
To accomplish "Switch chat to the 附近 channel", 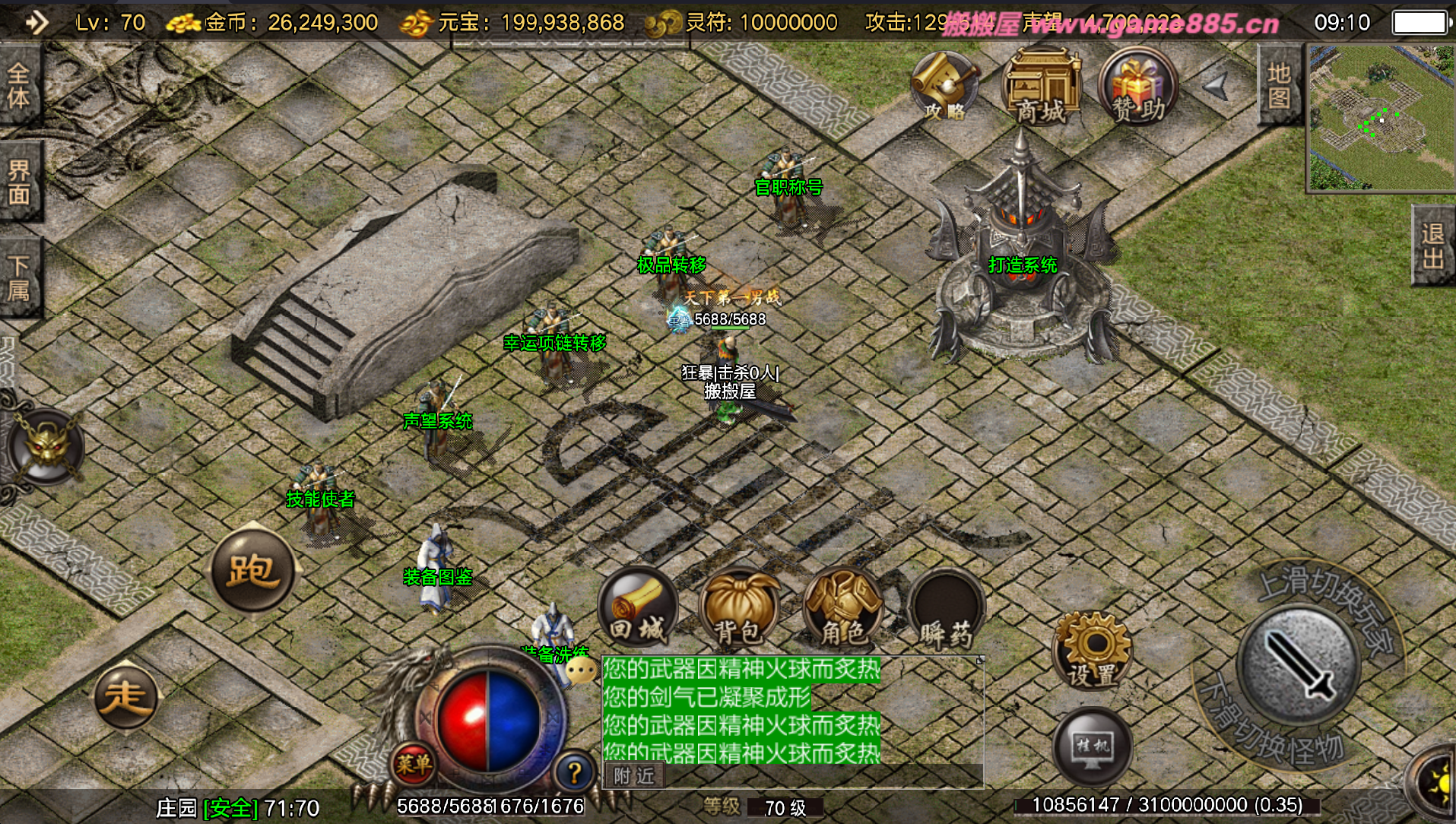I will (x=634, y=775).
